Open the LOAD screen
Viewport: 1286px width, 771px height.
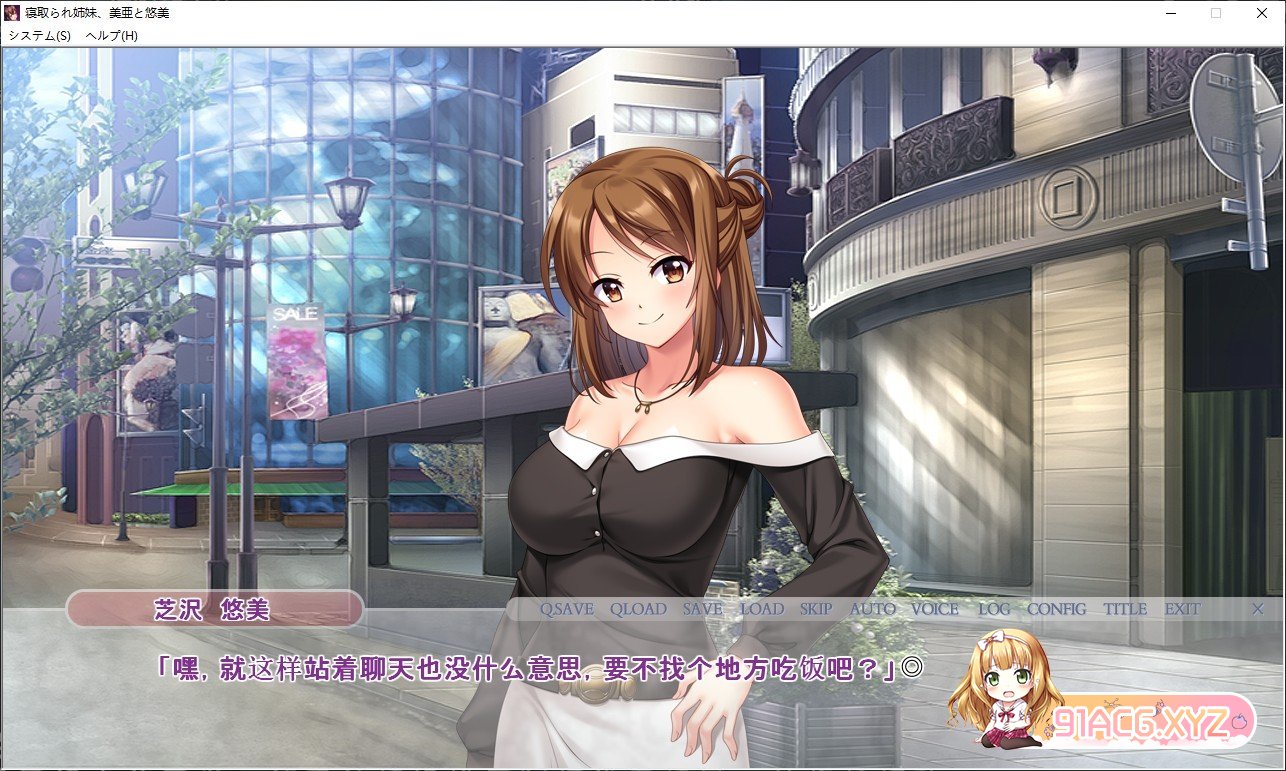[762, 609]
